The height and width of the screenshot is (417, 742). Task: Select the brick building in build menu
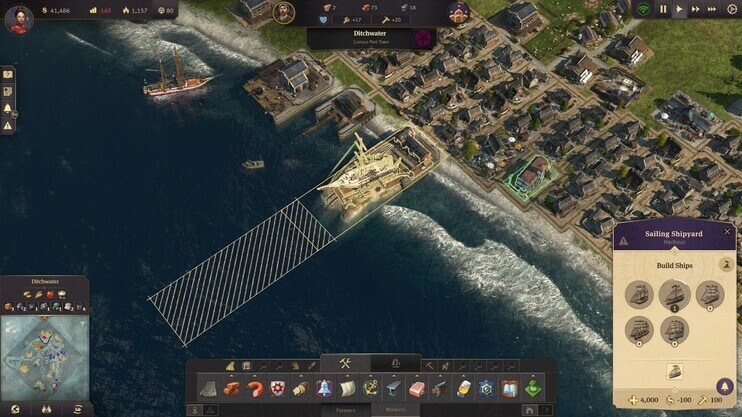(232, 388)
